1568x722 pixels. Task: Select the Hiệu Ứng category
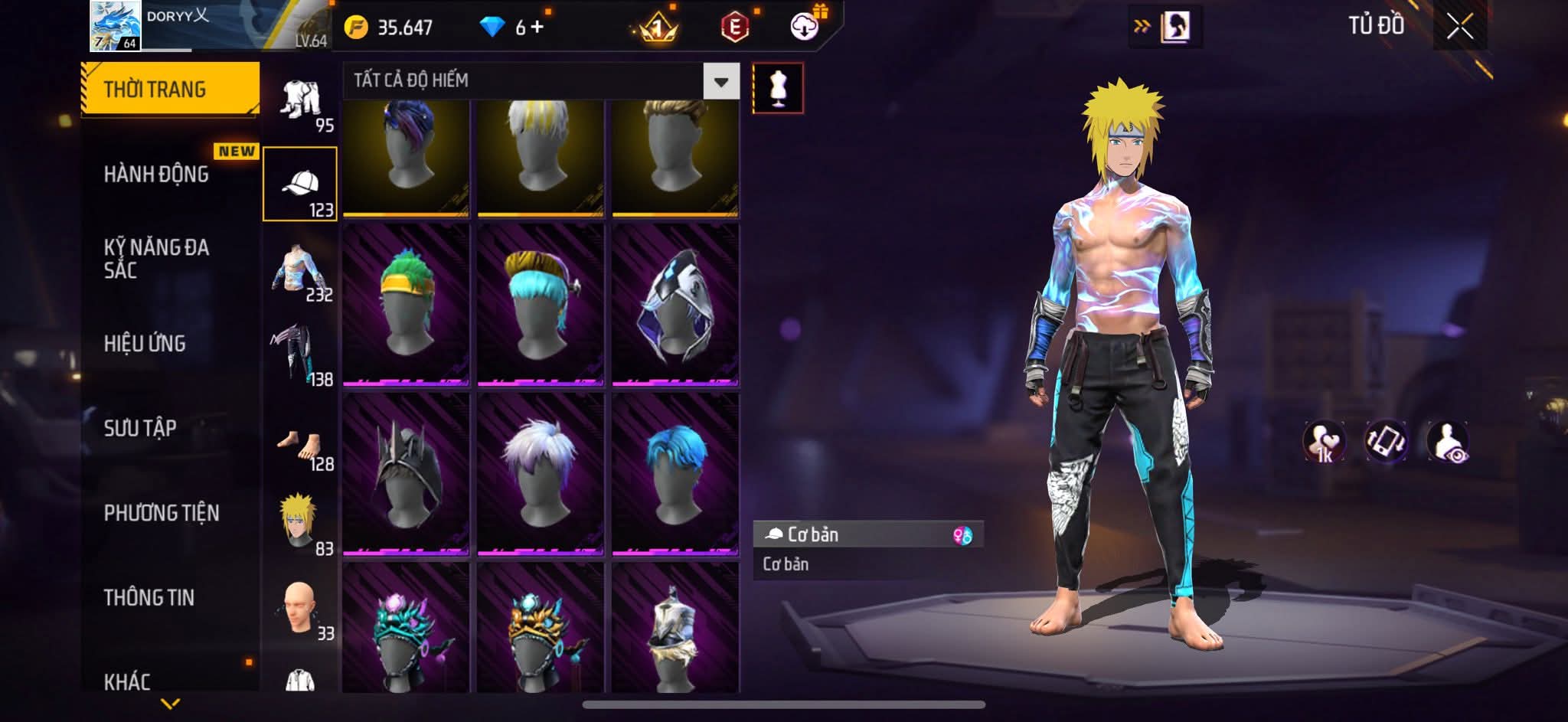point(145,344)
